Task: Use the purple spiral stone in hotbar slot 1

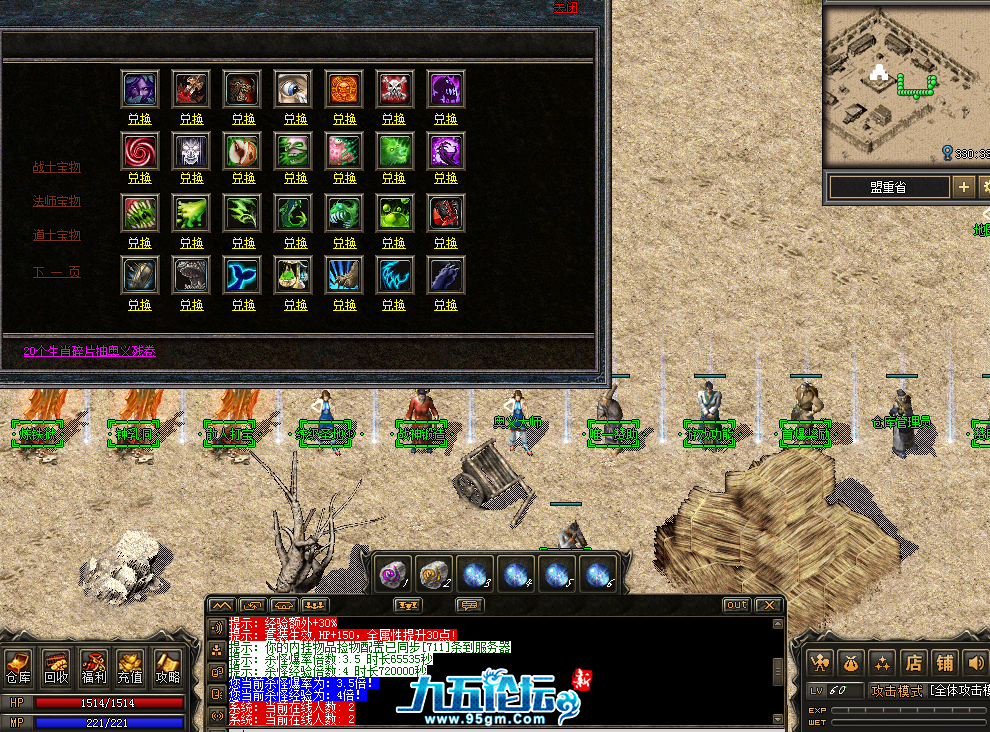Action: coord(391,575)
